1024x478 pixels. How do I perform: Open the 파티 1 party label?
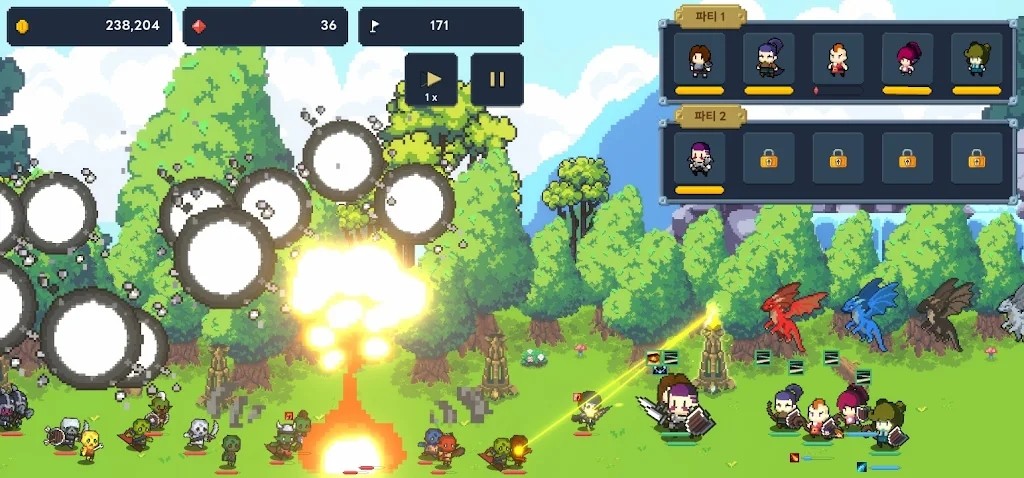[710, 16]
